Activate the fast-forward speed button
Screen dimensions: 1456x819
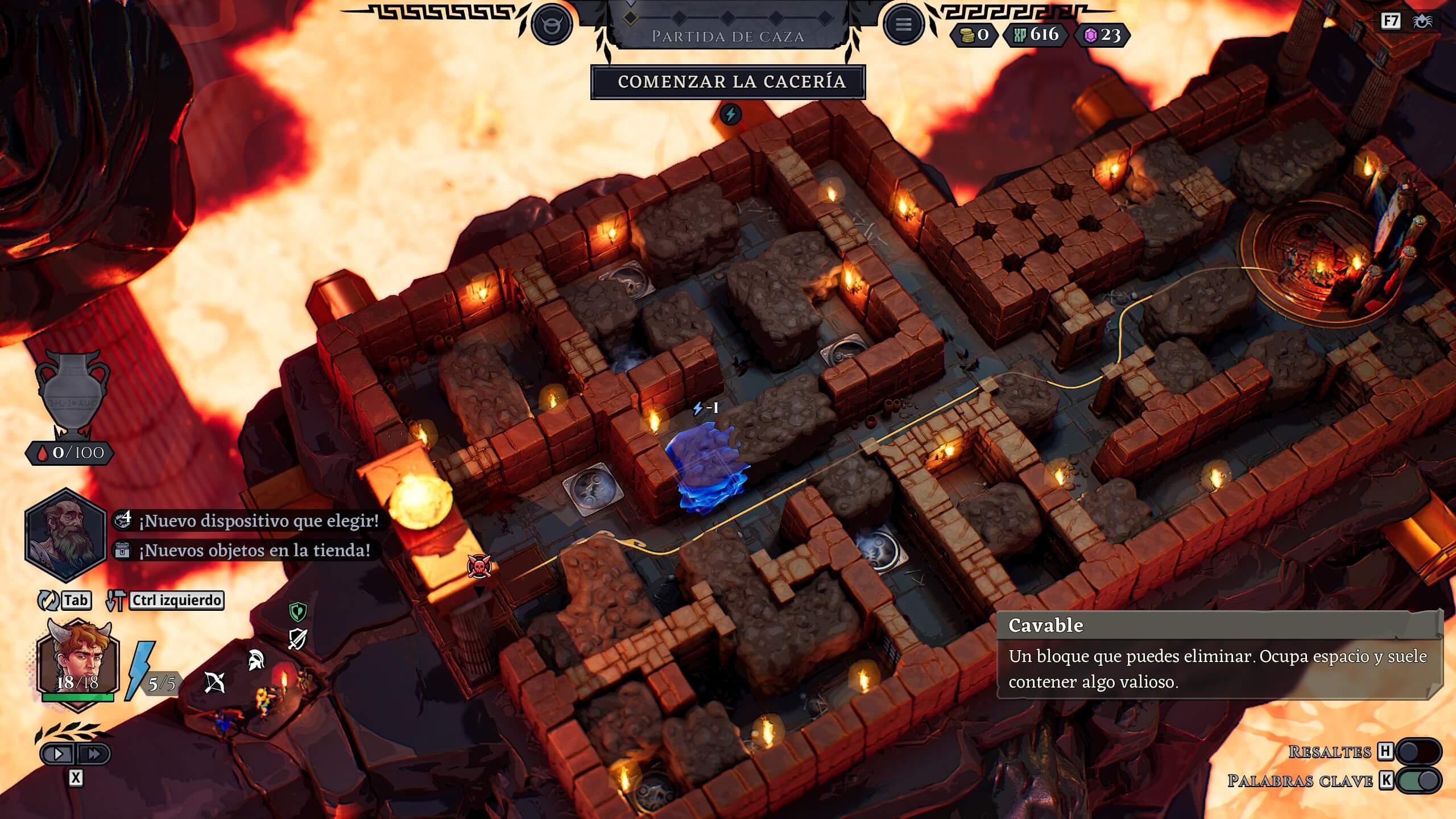pos(93,754)
